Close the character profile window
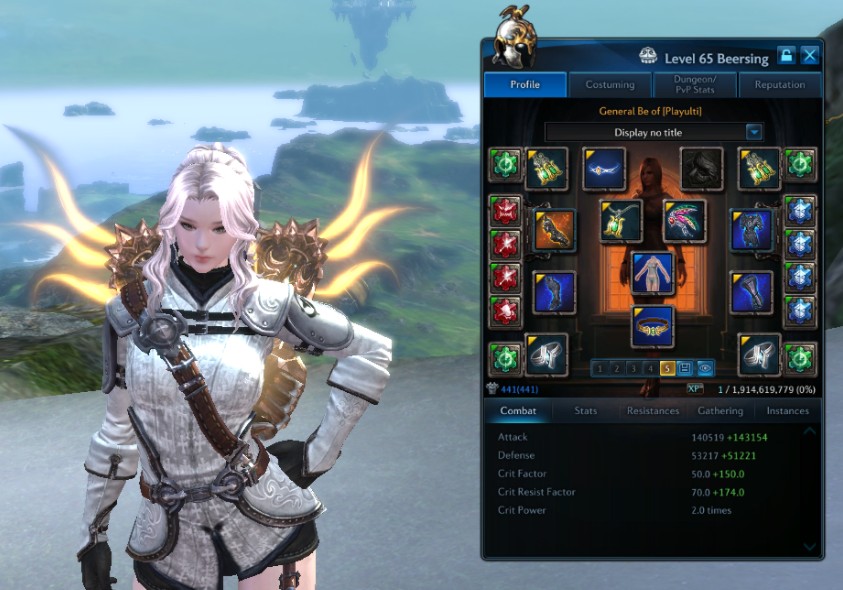This screenshot has width=843, height=590. tap(810, 56)
